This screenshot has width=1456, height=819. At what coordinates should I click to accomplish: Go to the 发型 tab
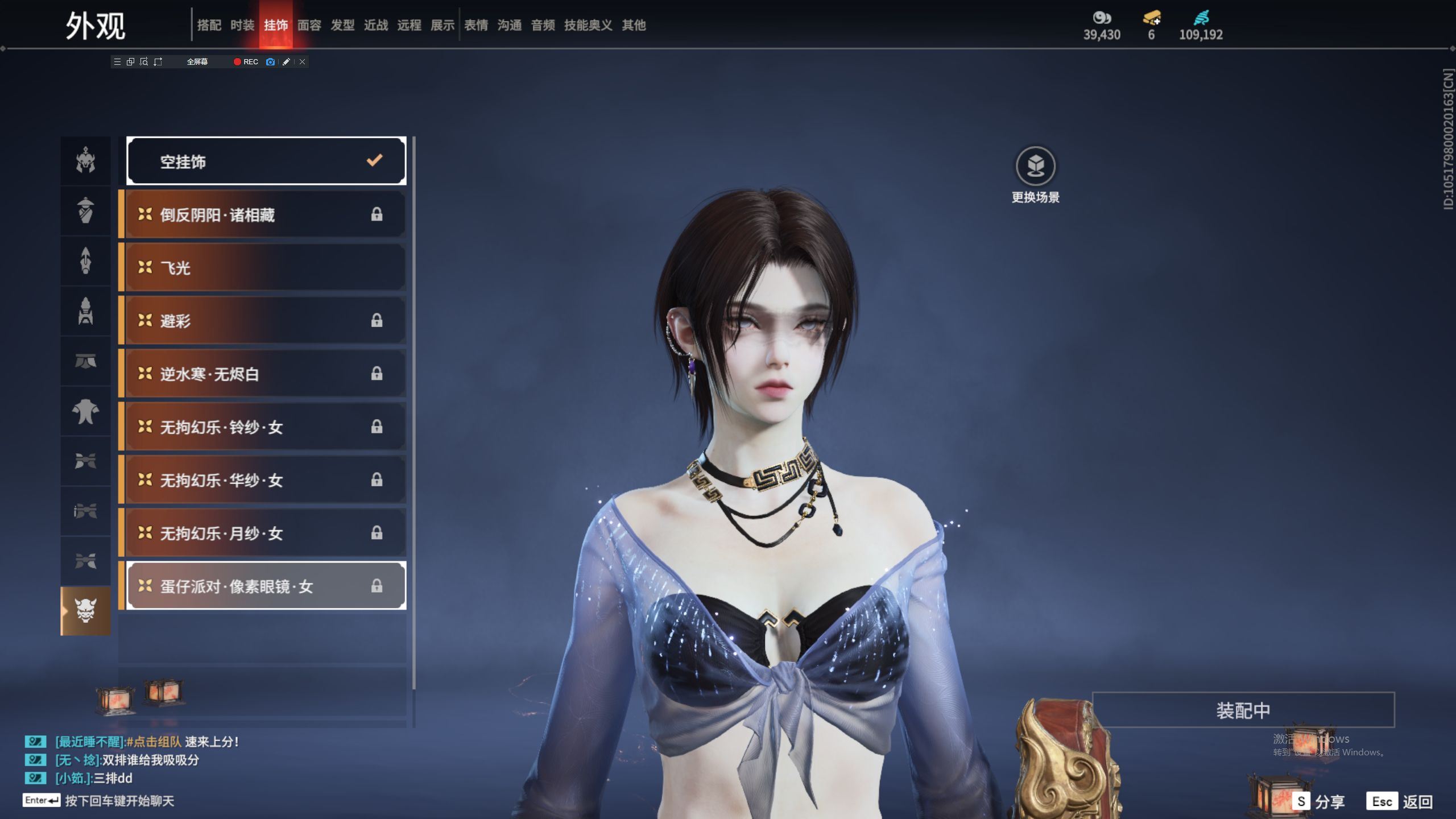click(342, 25)
